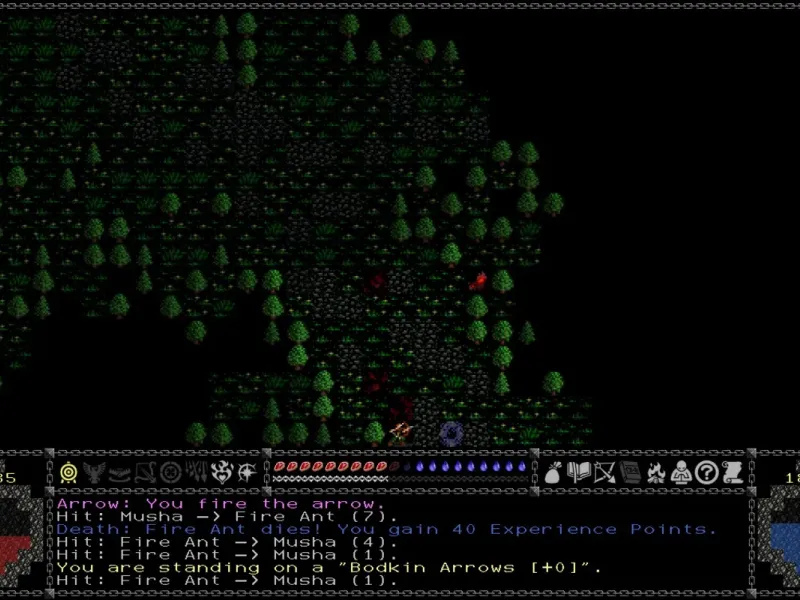Open the inventory sack
The width and height of the screenshot is (800, 600).
[x=552, y=472]
